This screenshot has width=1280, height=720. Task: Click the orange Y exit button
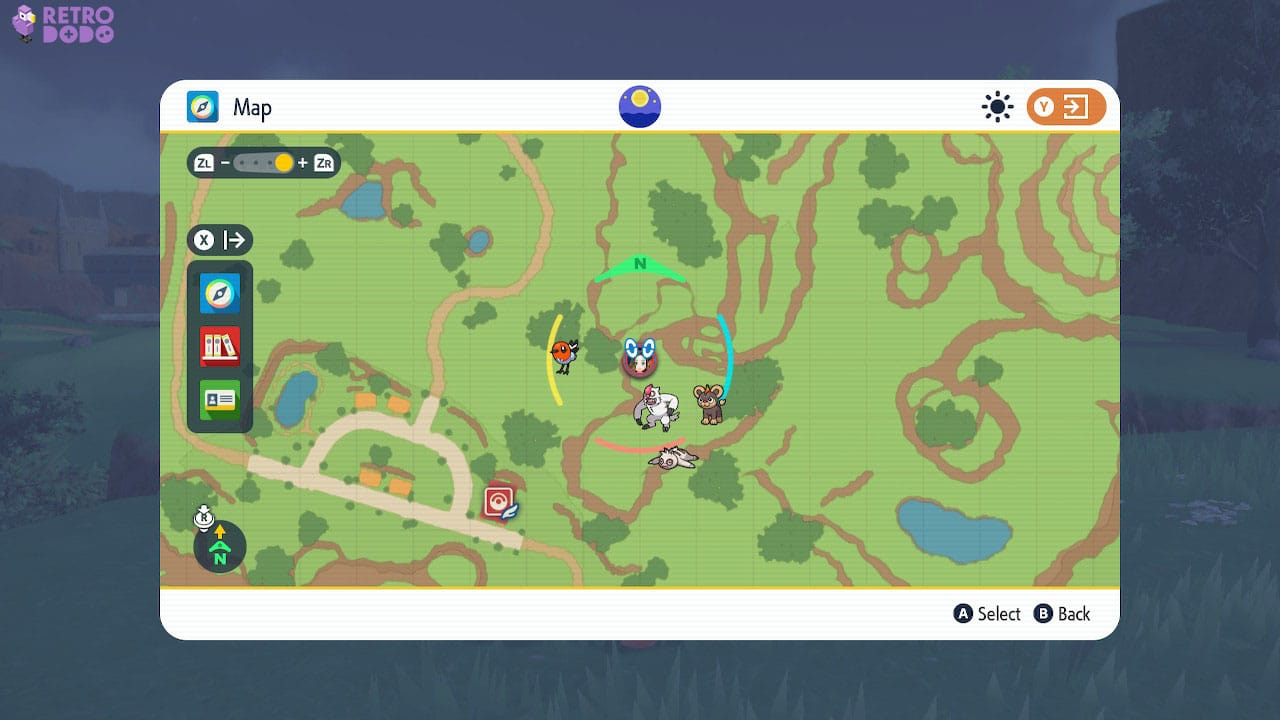click(x=1066, y=106)
